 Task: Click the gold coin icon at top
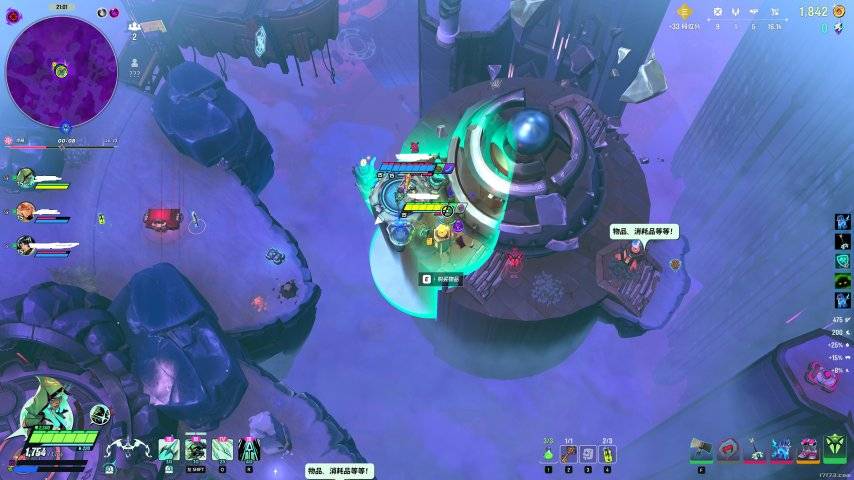[684, 12]
